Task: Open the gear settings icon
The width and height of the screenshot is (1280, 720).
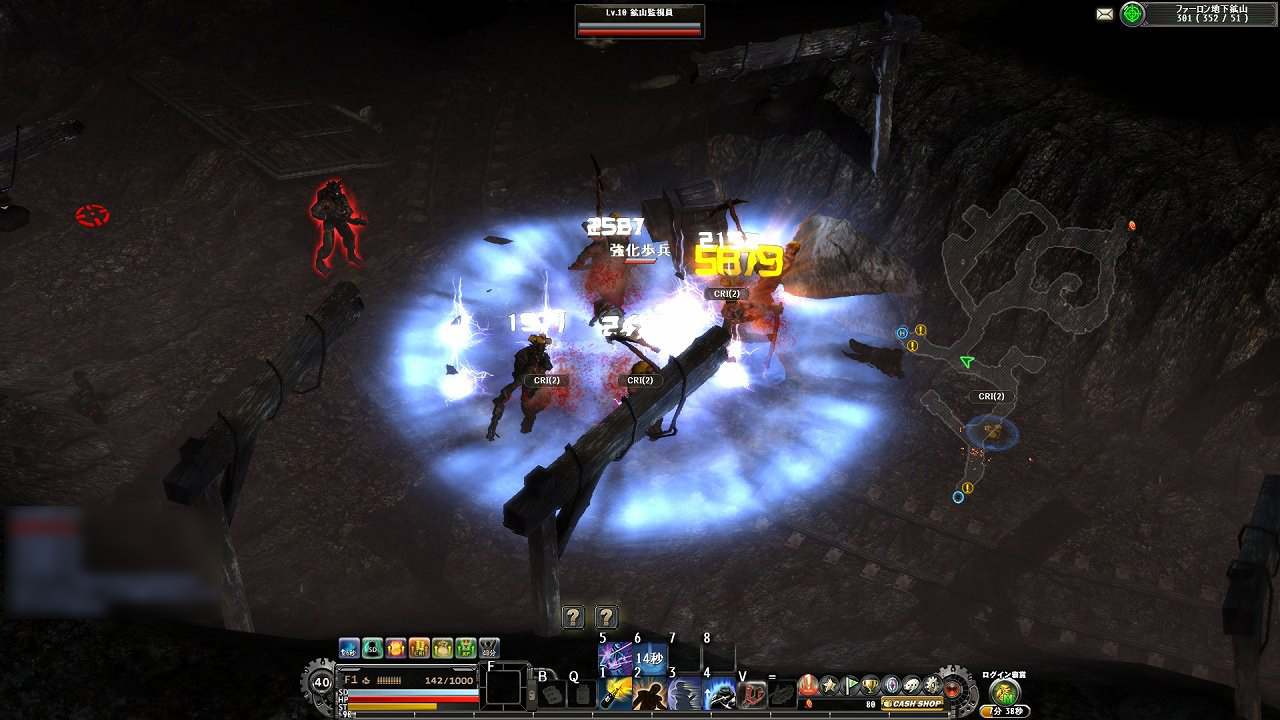Action: pyautogui.click(x=932, y=685)
